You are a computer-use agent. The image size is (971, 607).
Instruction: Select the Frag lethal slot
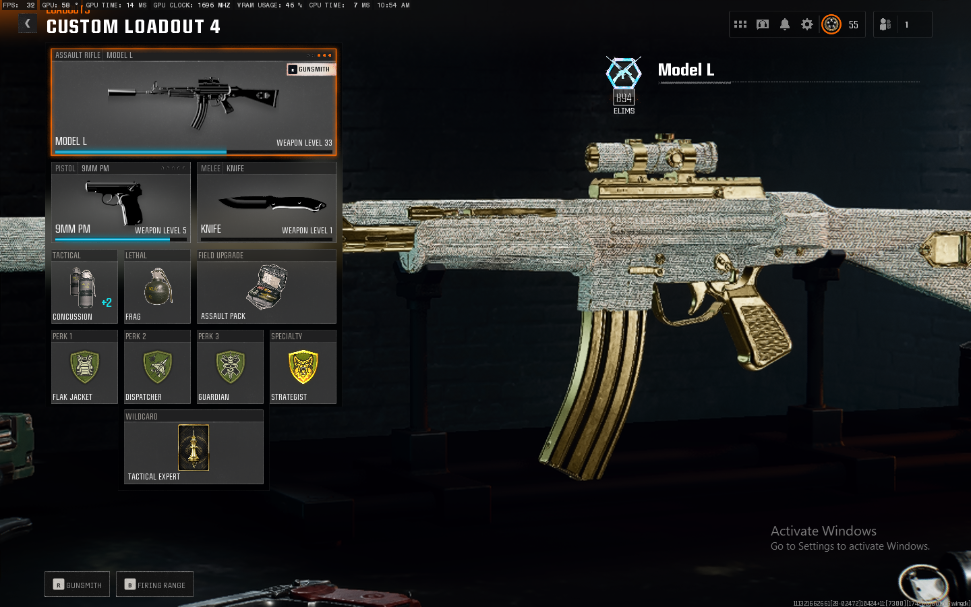point(156,287)
